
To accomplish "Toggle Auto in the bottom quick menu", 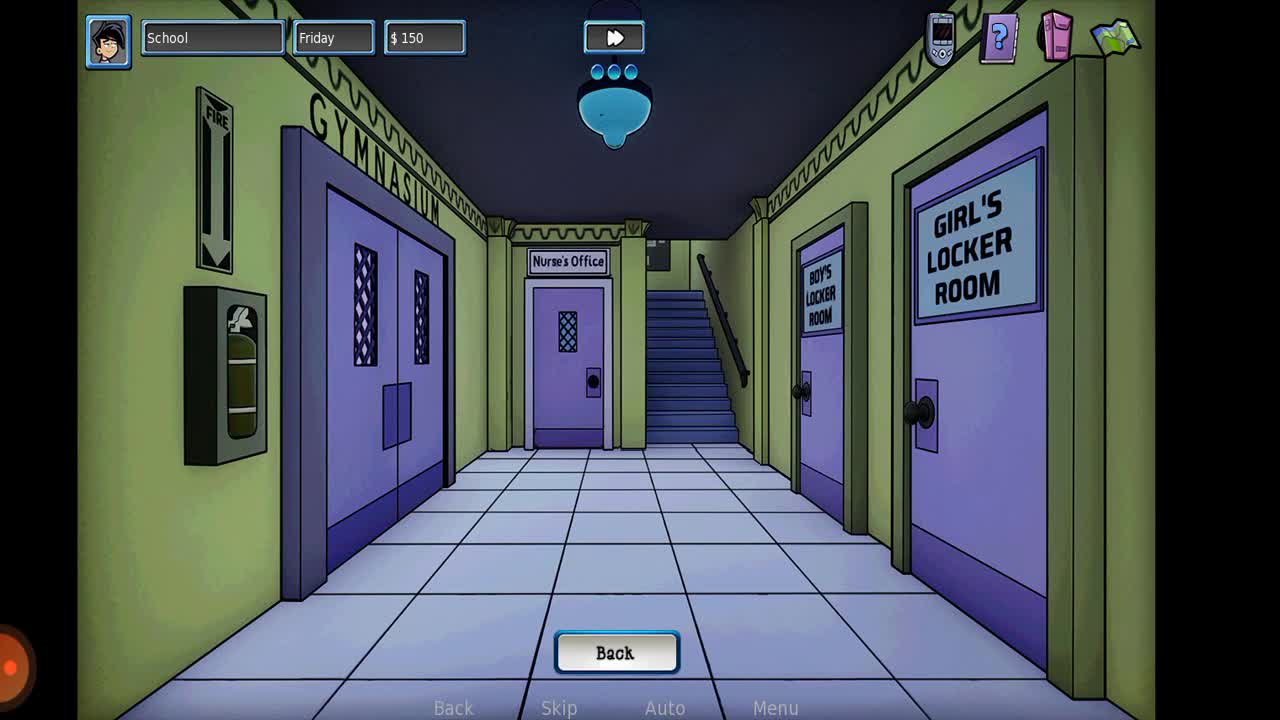I will [x=665, y=708].
